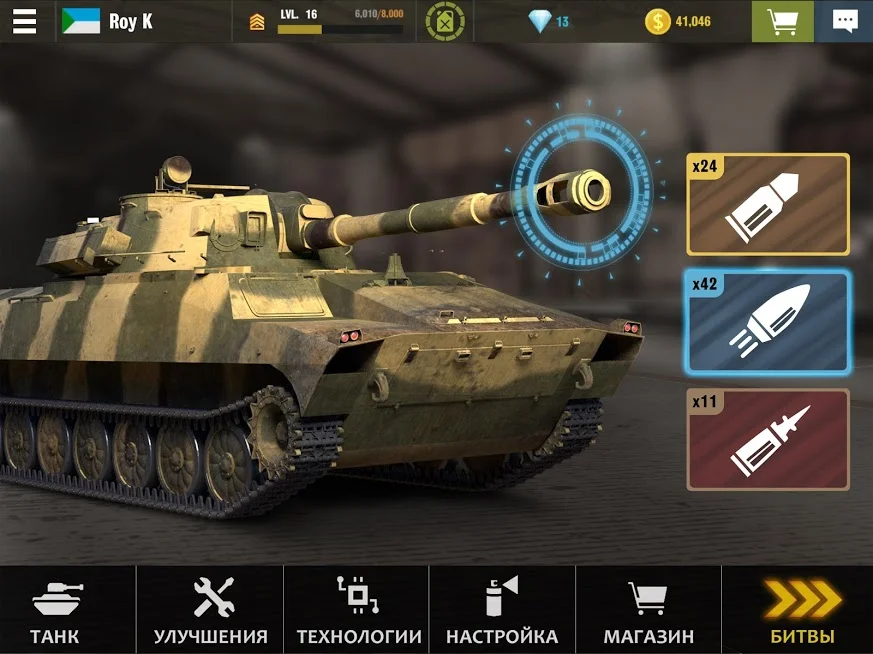
Task: Open the gold coins balance
Action: (x=678, y=21)
